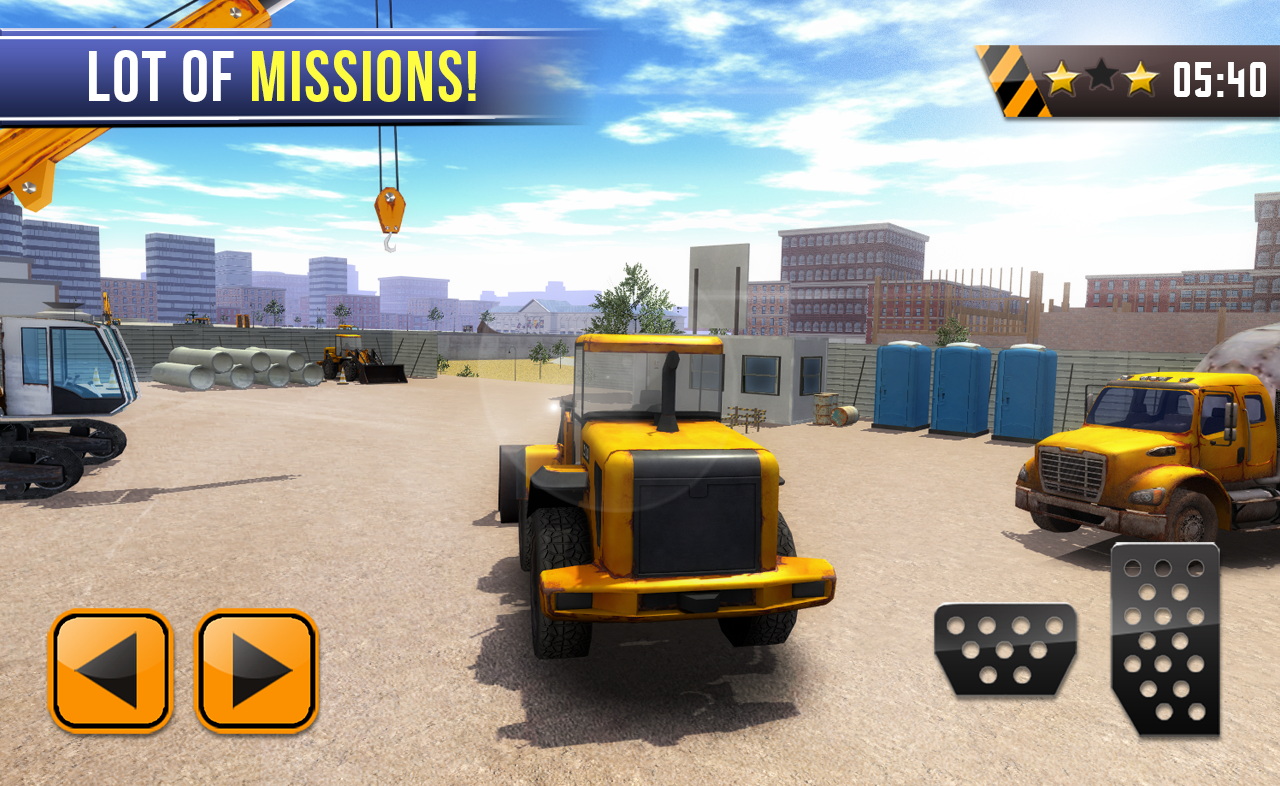Screen dimensions: 1280x786
Task: Tap the yellow dump truck on the right
Action: [x=1150, y=450]
